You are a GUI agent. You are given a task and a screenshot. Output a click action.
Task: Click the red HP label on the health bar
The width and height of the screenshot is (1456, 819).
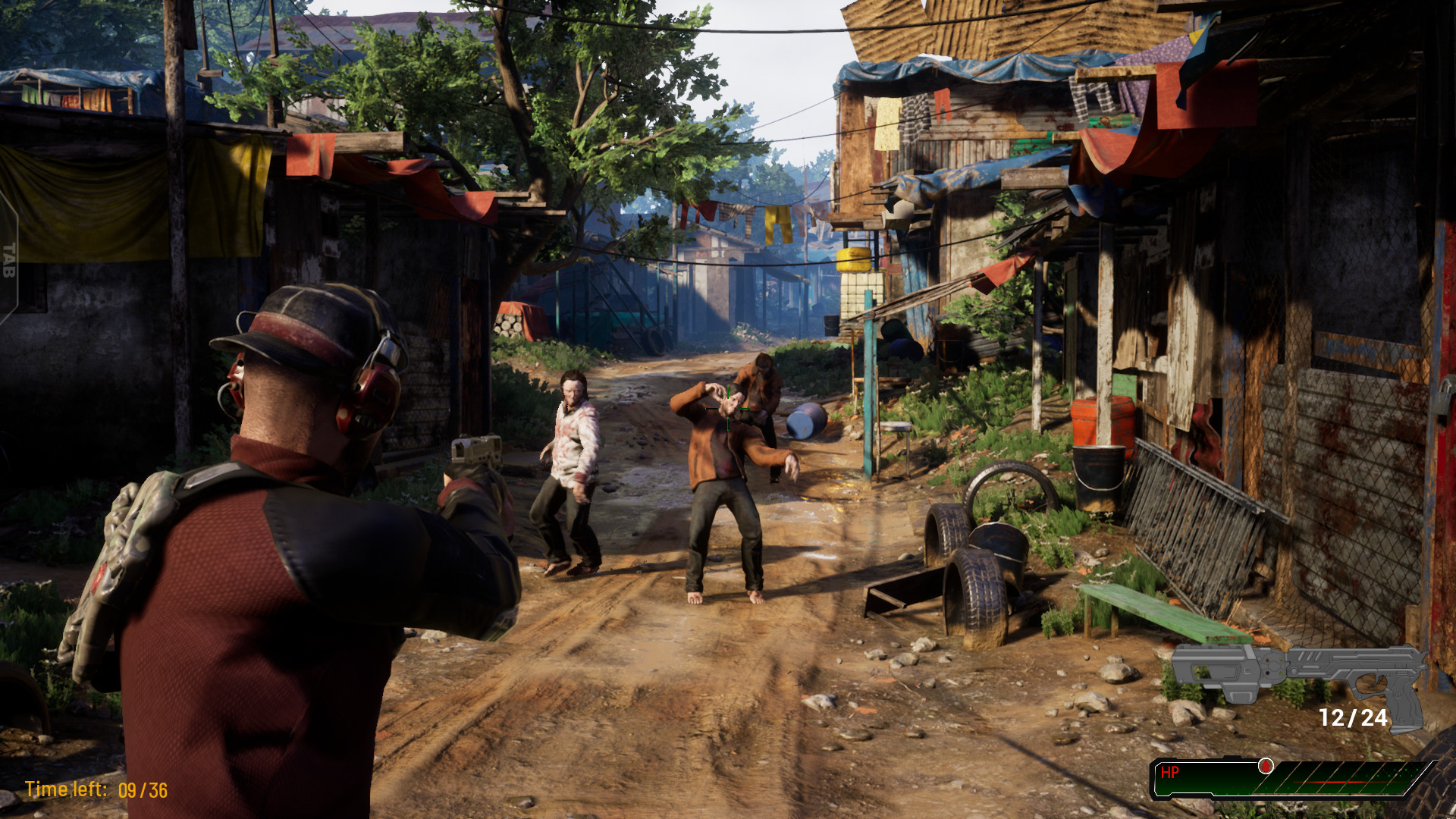pyautogui.click(x=1169, y=772)
